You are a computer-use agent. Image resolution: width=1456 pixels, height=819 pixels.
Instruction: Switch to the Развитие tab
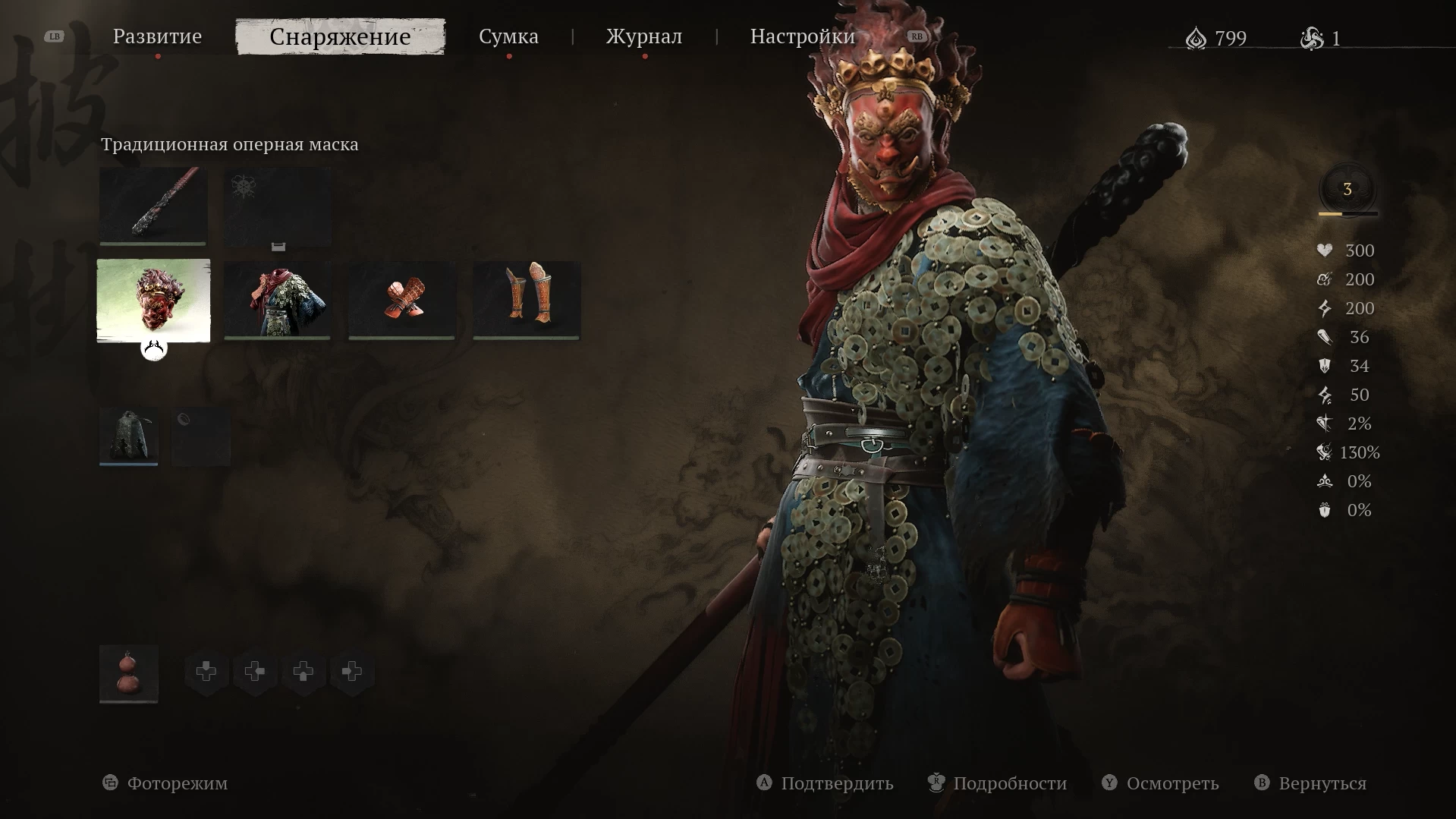pos(157,36)
